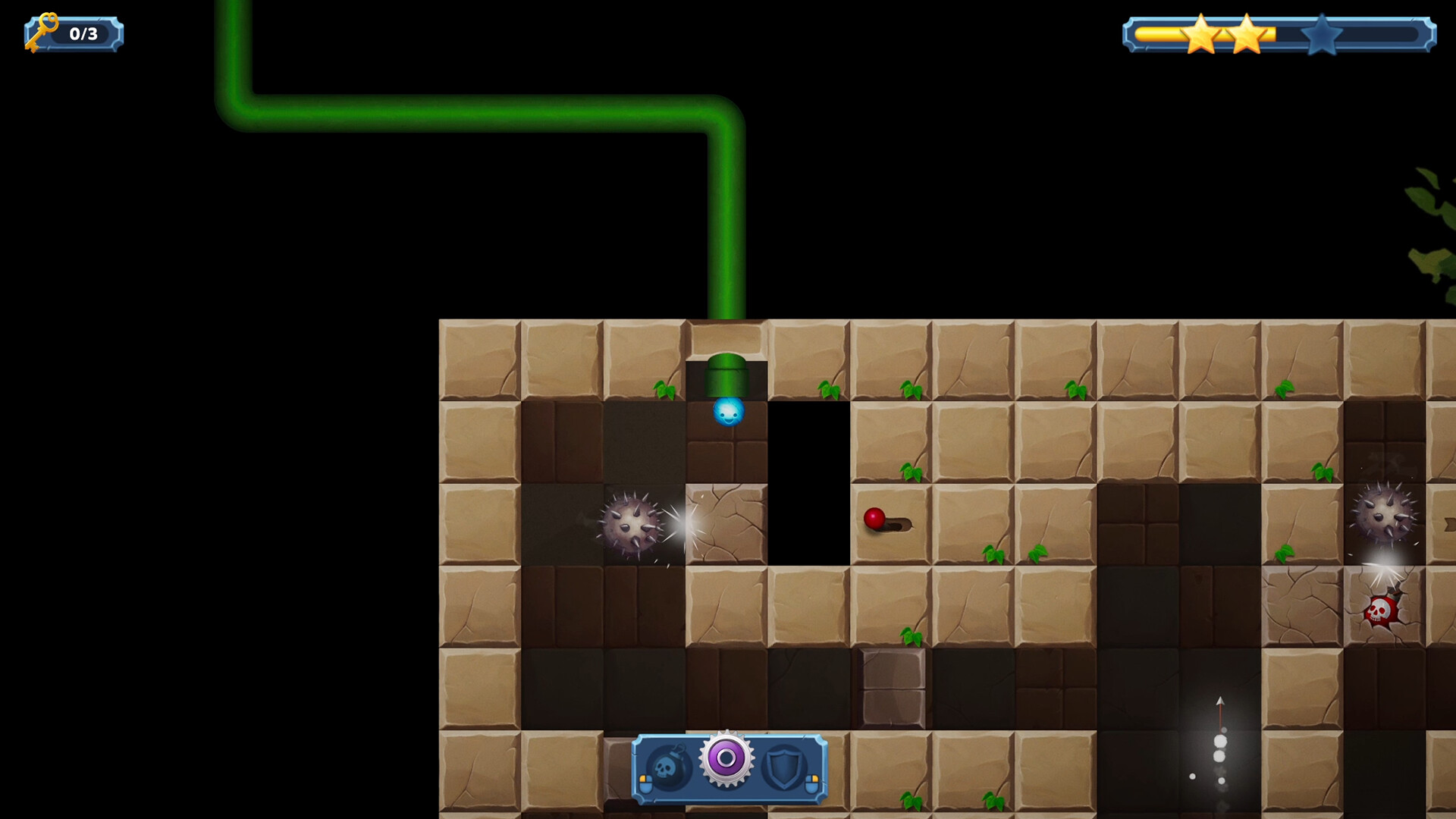The image size is (1456, 819).
Task: Click the 0/3 key counter
Action: click(83, 33)
